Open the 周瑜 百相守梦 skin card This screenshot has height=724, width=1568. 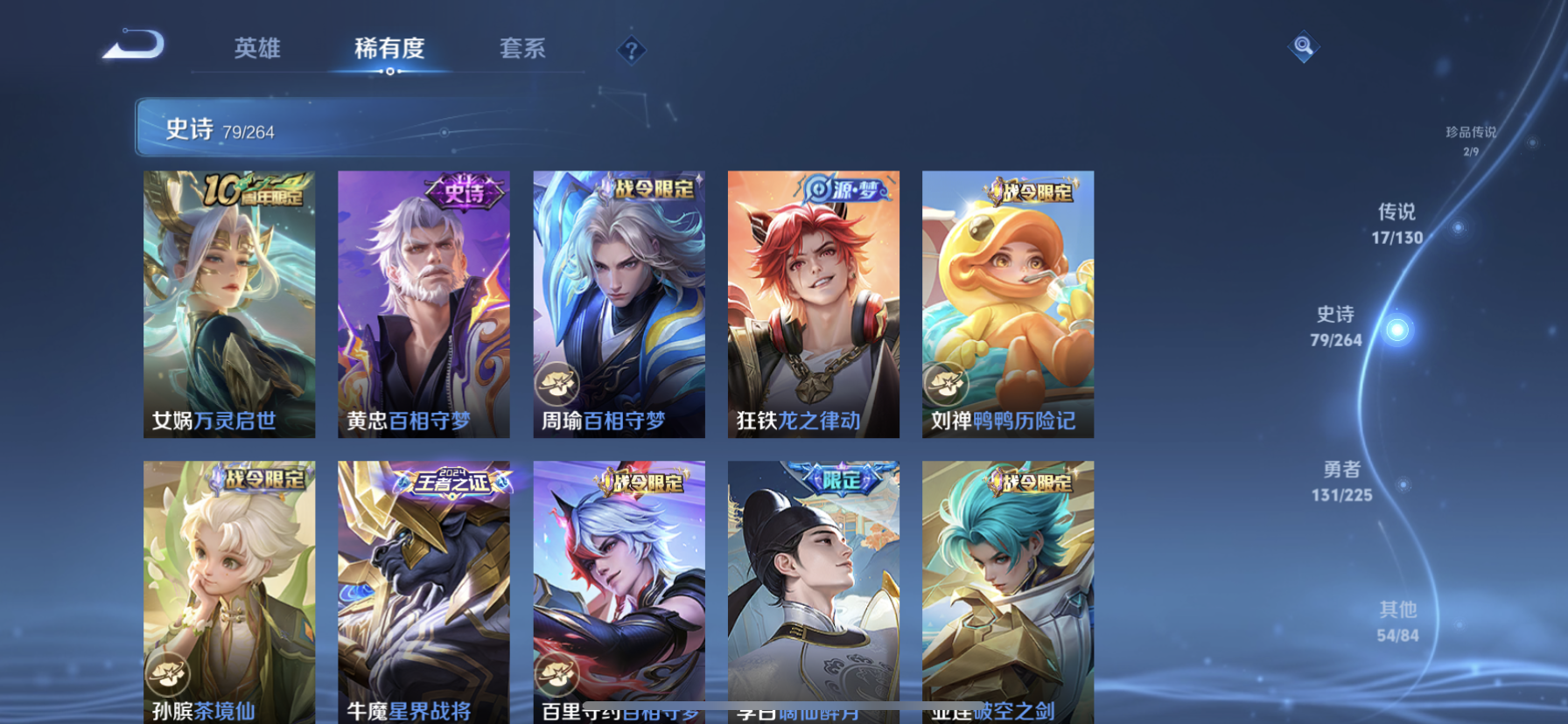[619, 303]
